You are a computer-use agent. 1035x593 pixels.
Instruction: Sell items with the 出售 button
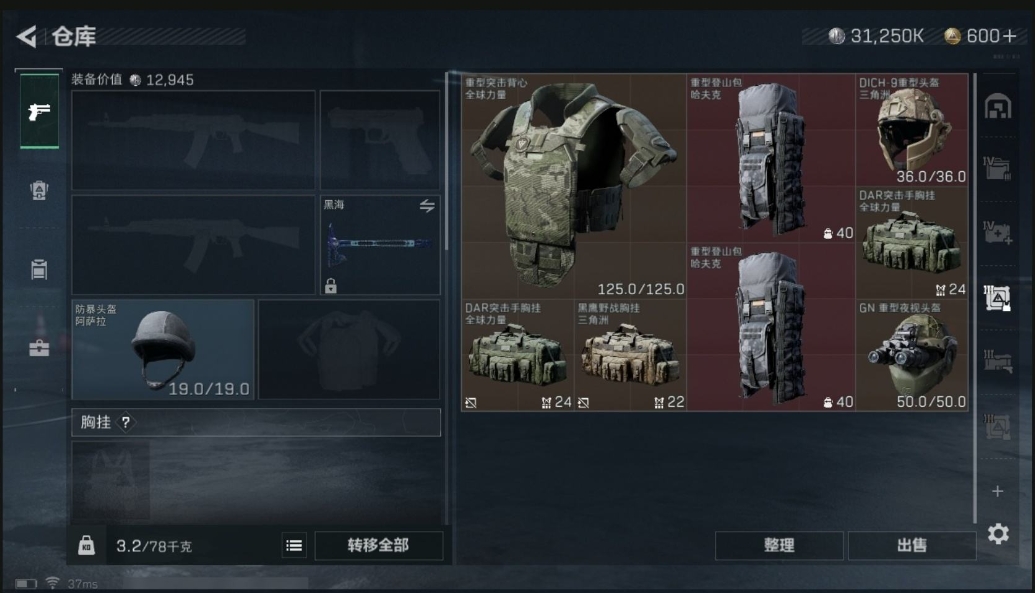coord(912,545)
